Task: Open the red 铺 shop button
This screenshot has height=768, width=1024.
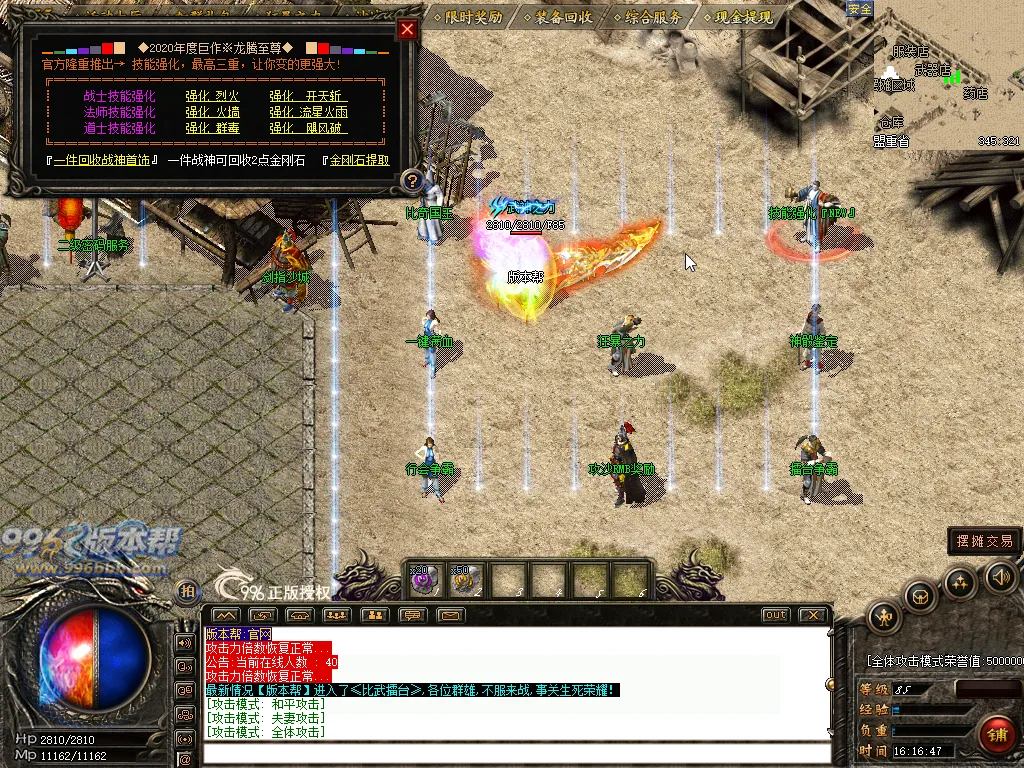Action: point(997,735)
